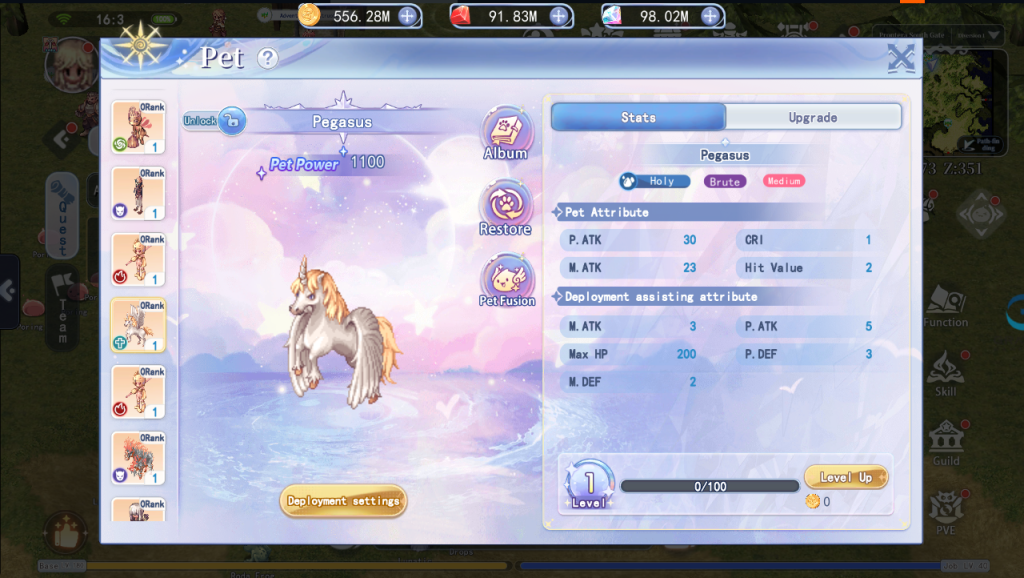Viewport: 1024px width, 578px height.
Task: Open the PVE menu
Action: point(945,511)
